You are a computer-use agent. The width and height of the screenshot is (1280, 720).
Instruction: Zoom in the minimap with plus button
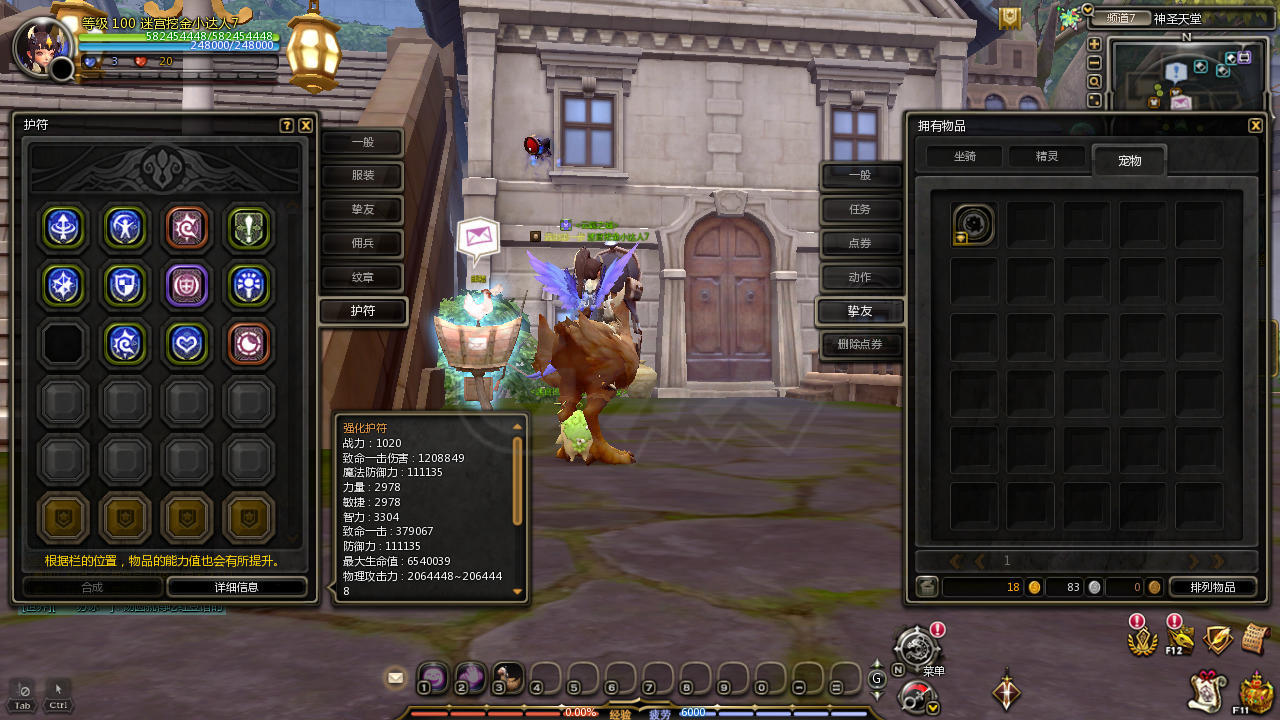click(x=1094, y=44)
